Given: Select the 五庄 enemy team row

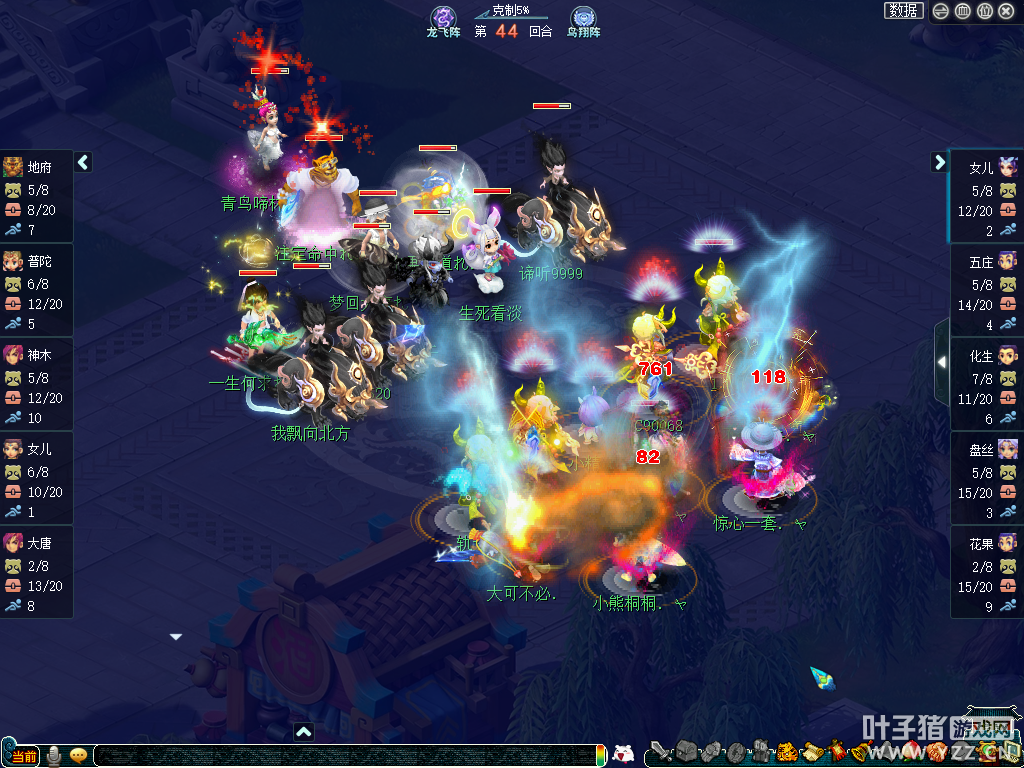Looking at the screenshot, I should 986,290.
